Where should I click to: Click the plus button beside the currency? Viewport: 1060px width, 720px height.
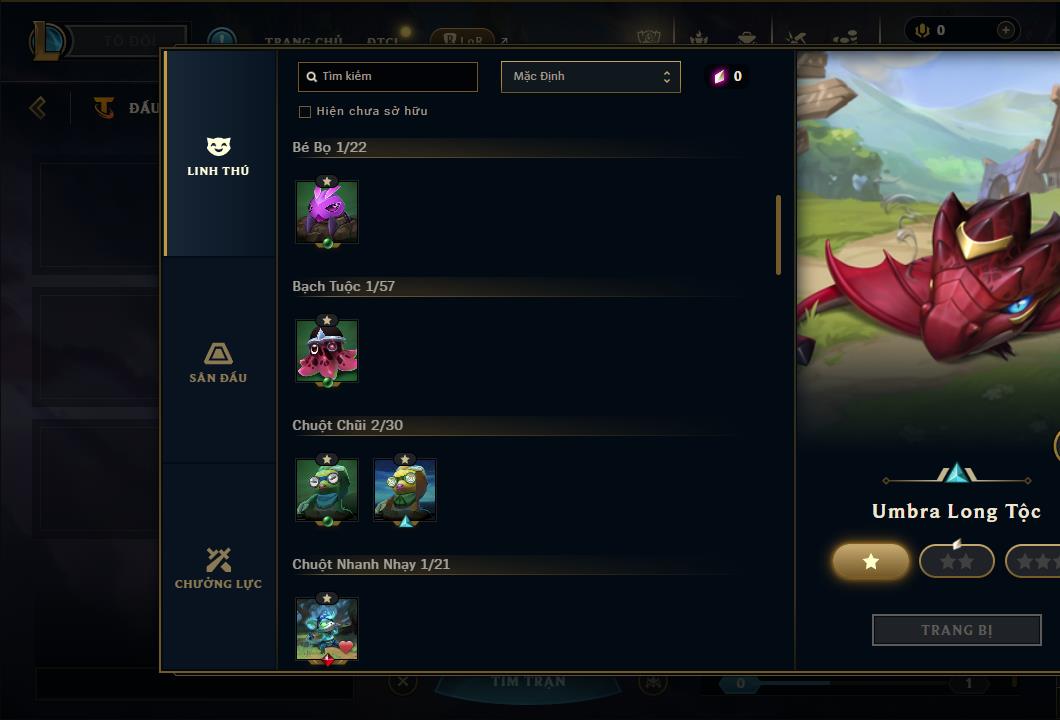1005,30
